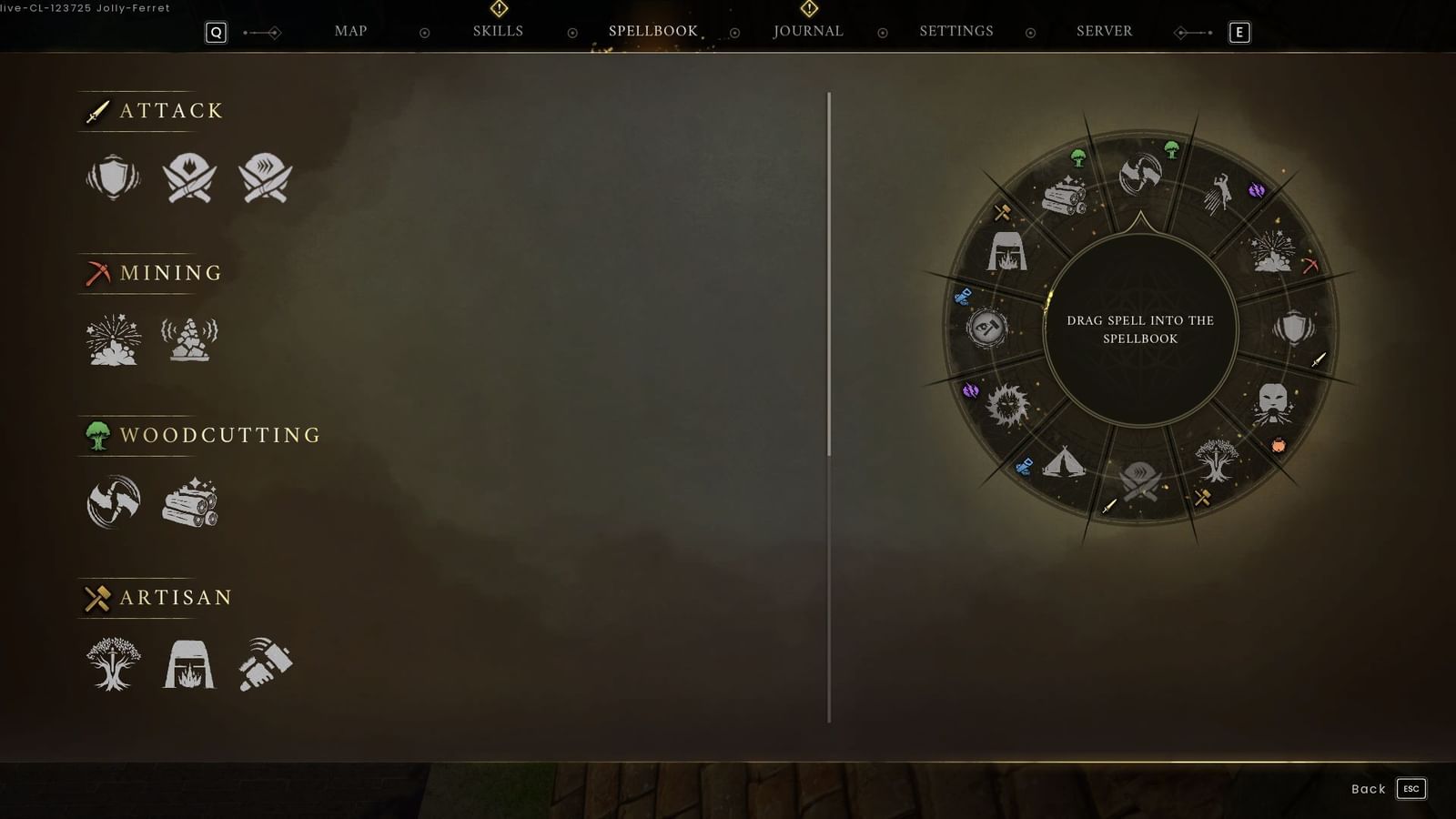
Task: Open the SETTINGS menu
Action: 956,30
